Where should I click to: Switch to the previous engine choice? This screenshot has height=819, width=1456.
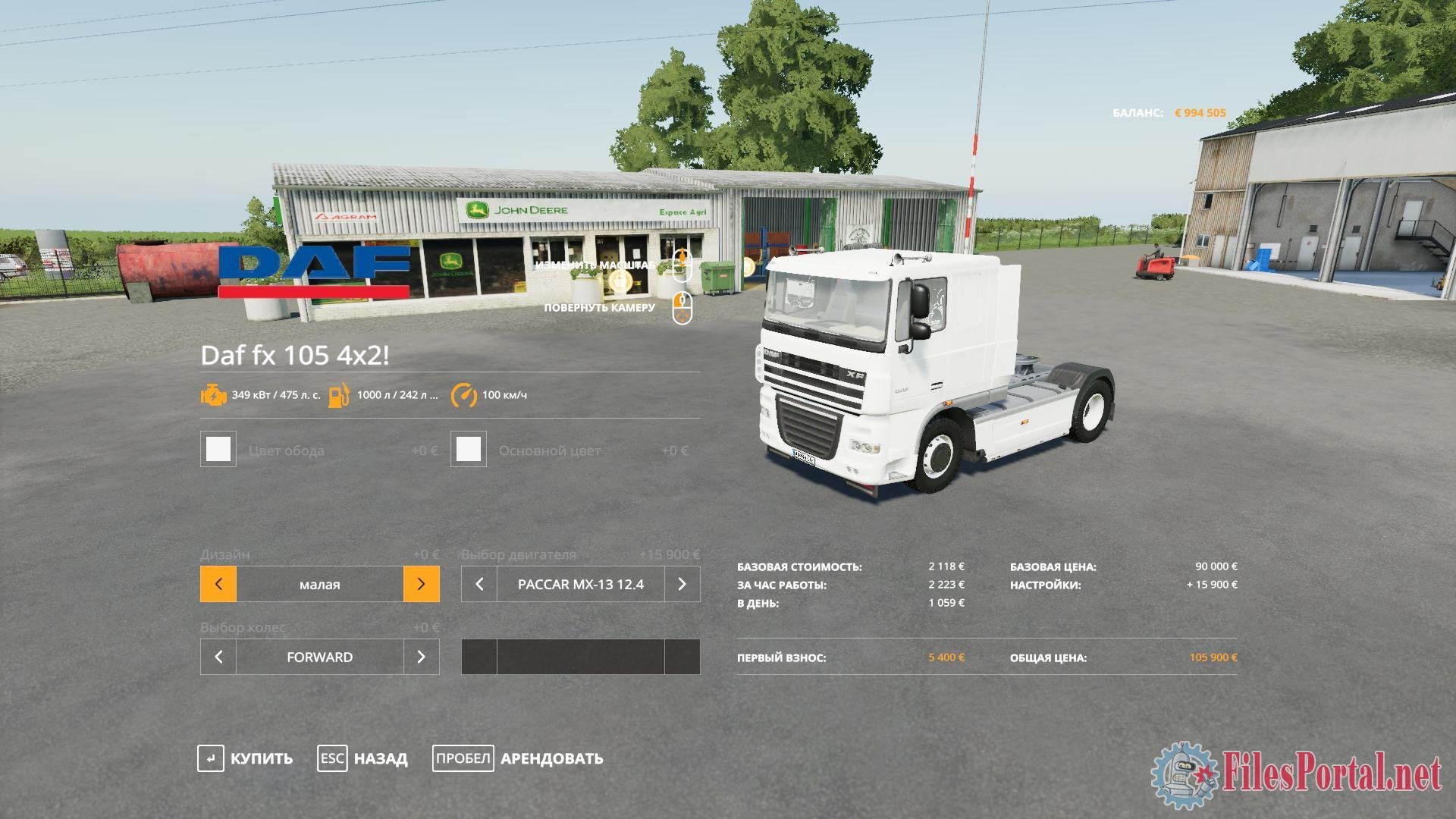coord(479,584)
